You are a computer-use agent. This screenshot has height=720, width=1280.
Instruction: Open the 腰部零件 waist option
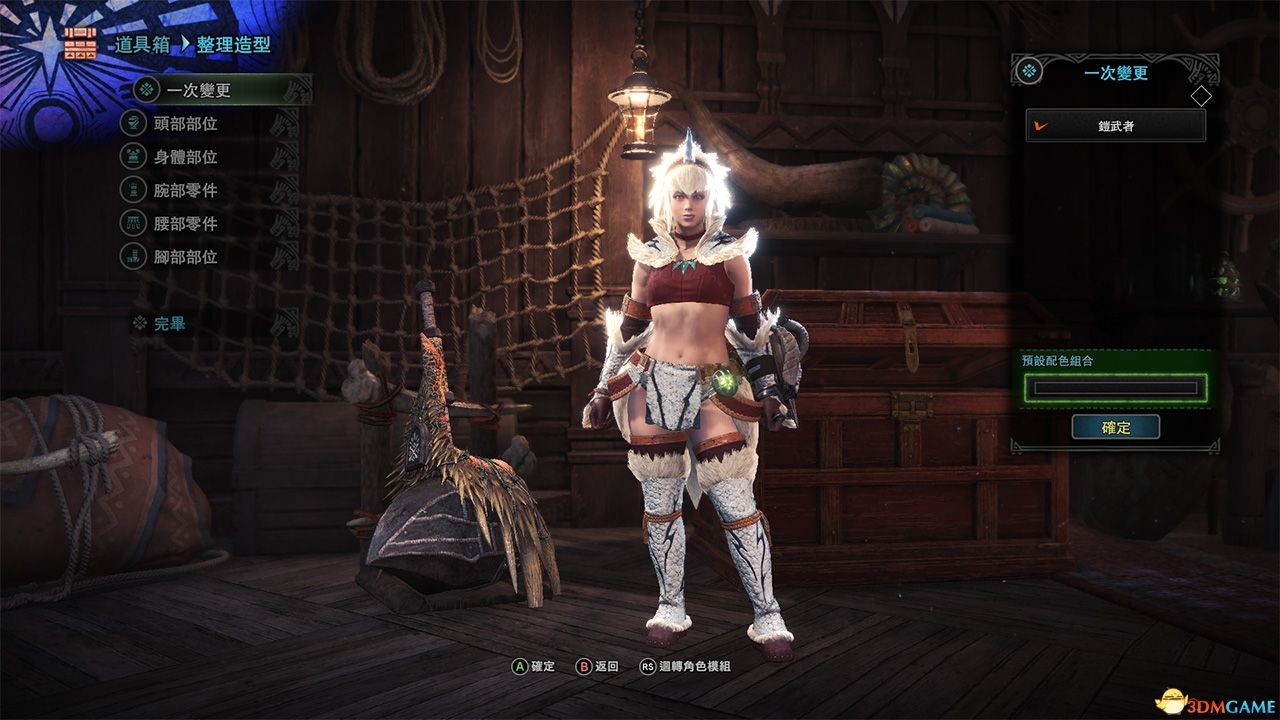185,223
